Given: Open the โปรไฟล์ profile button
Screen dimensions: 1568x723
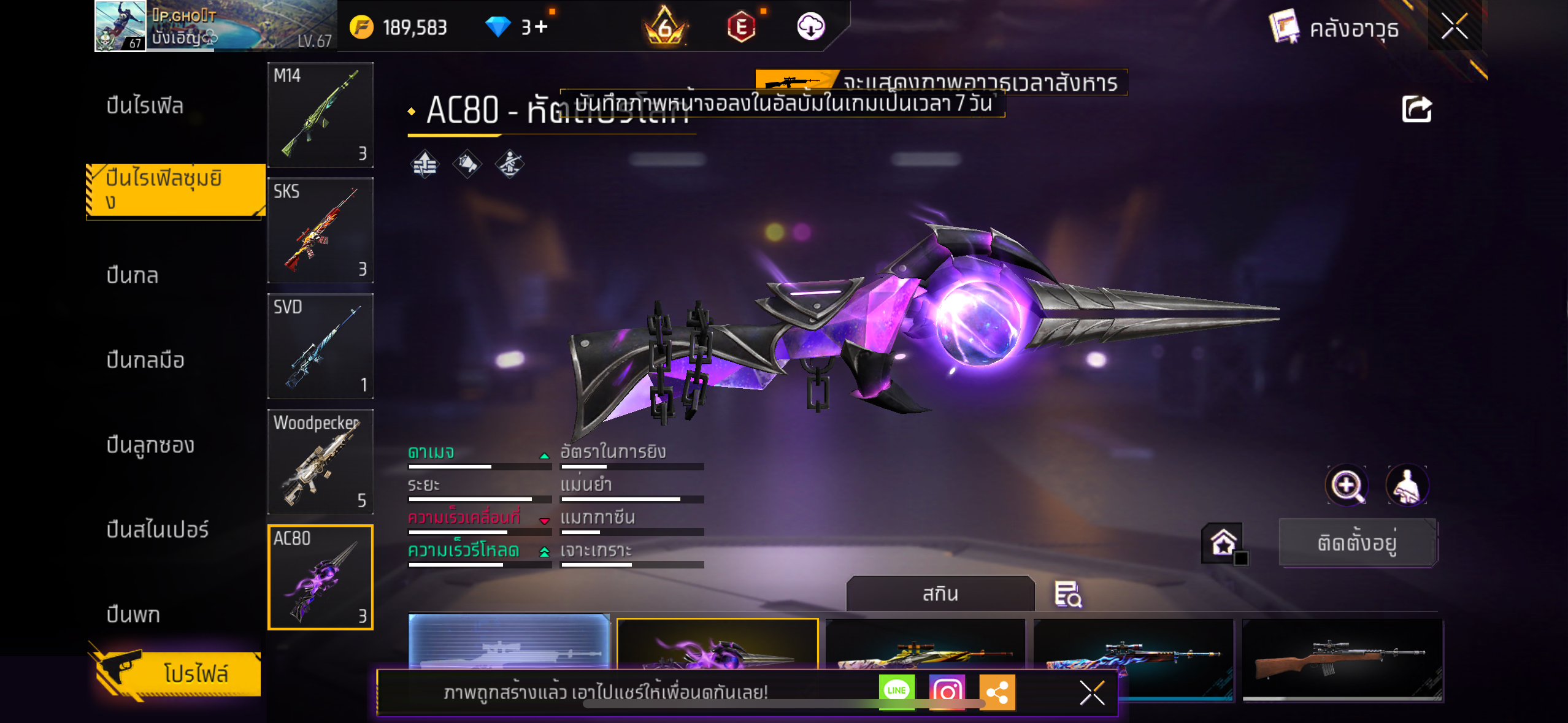Looking at the screenshot, I should [x=178, y=673].
